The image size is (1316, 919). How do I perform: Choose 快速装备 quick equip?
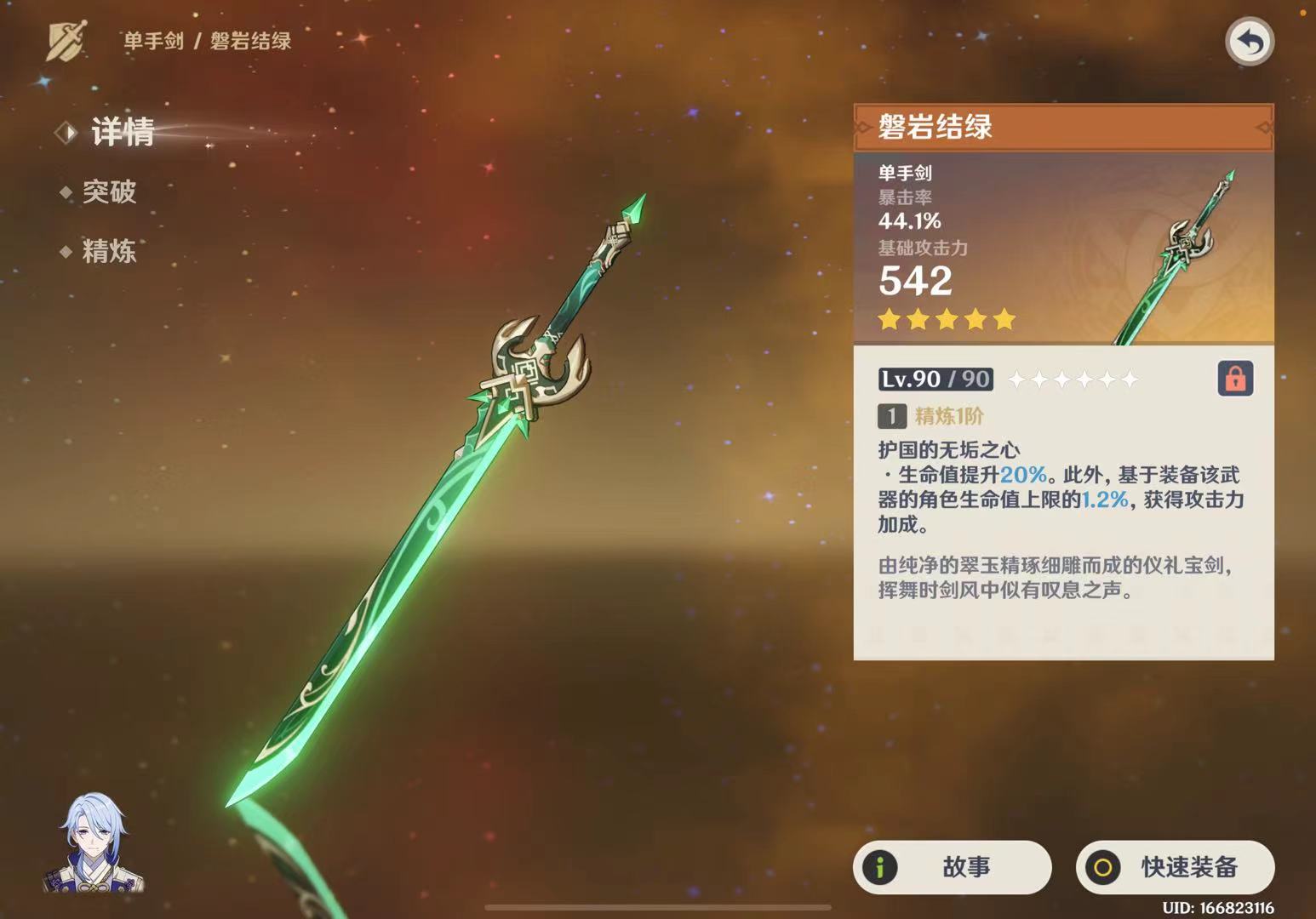(x=1175, y=867)
